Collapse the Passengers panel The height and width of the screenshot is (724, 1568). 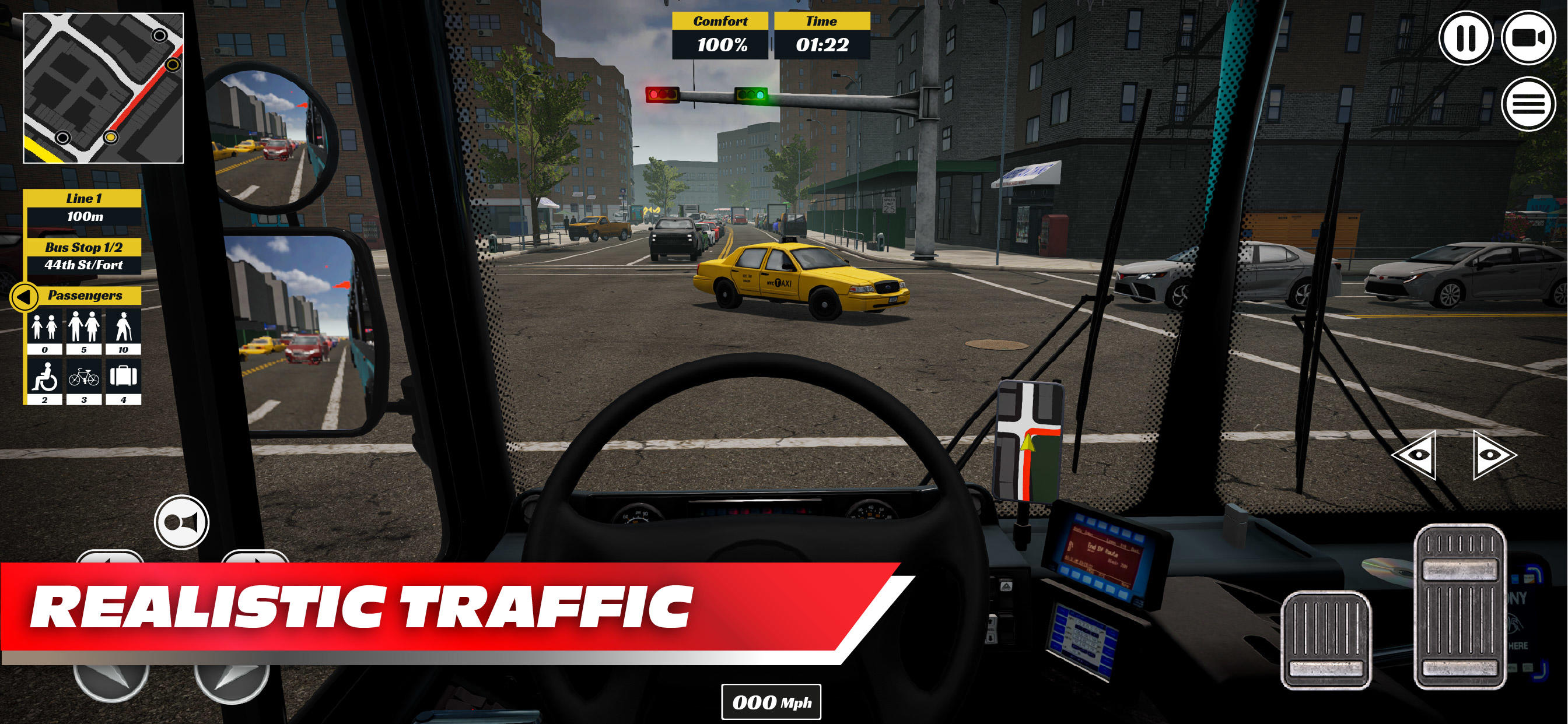24,296
